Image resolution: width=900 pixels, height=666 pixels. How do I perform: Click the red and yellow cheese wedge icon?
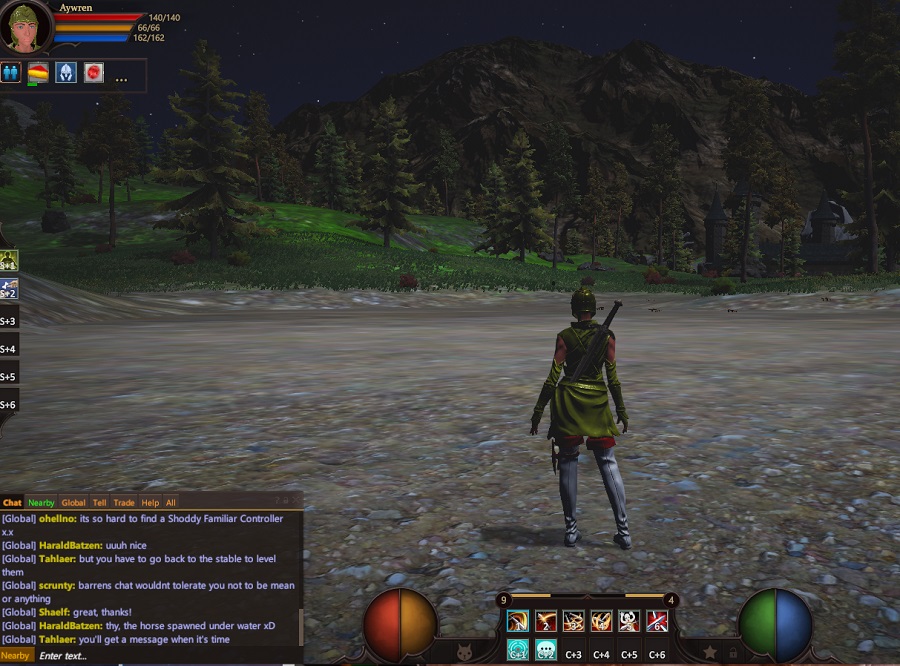38,73
